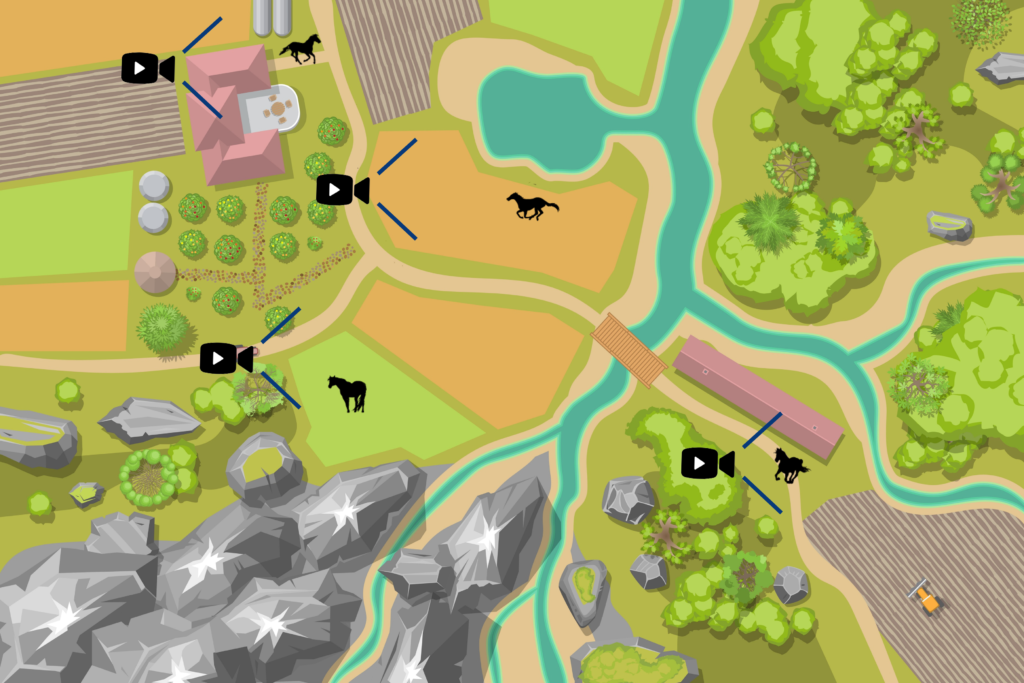Click the camera icon near the long pink barn
Image resolution: width=1024 pixels, height=683 pixels.
707,463
